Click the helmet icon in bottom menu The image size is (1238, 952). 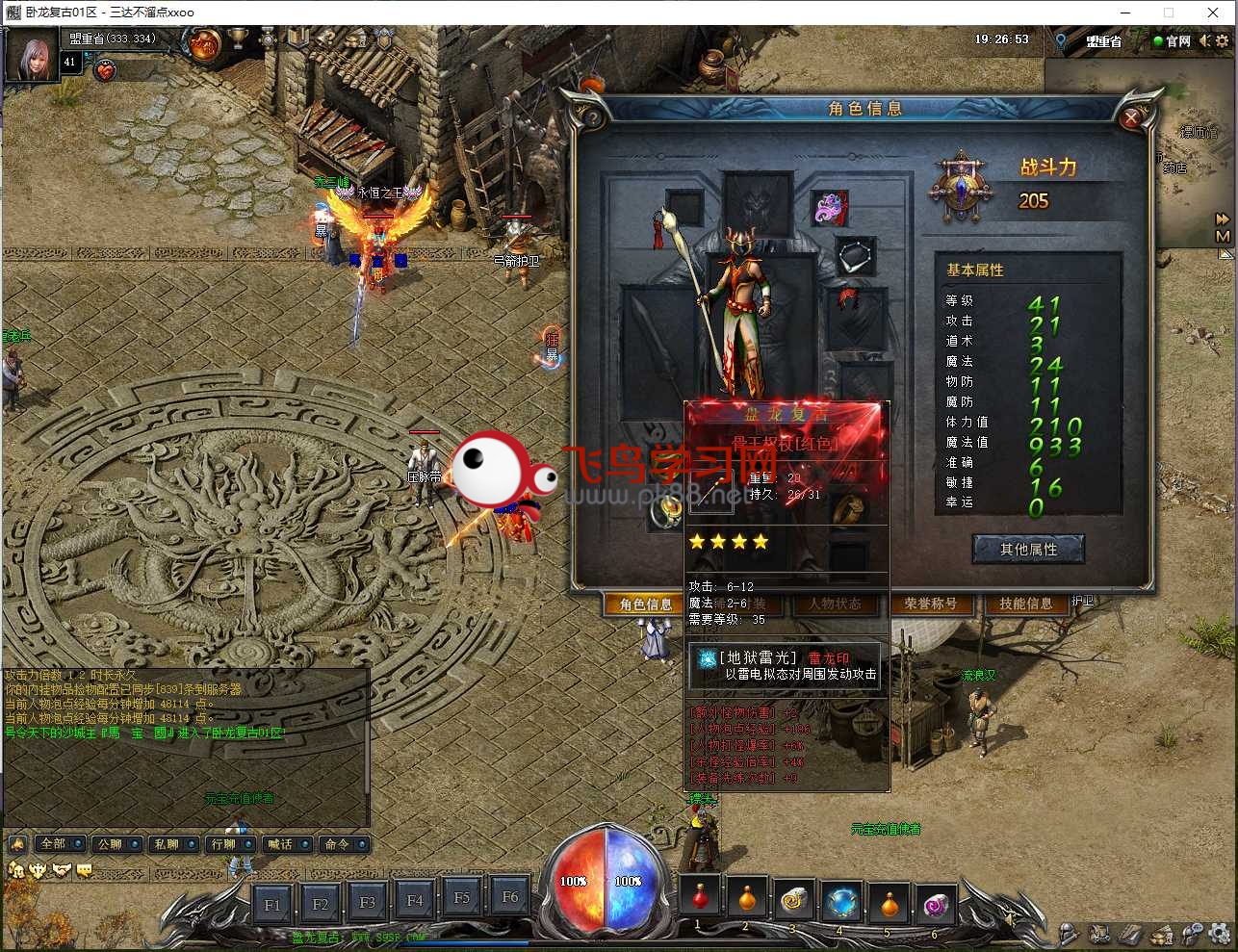1069,934
